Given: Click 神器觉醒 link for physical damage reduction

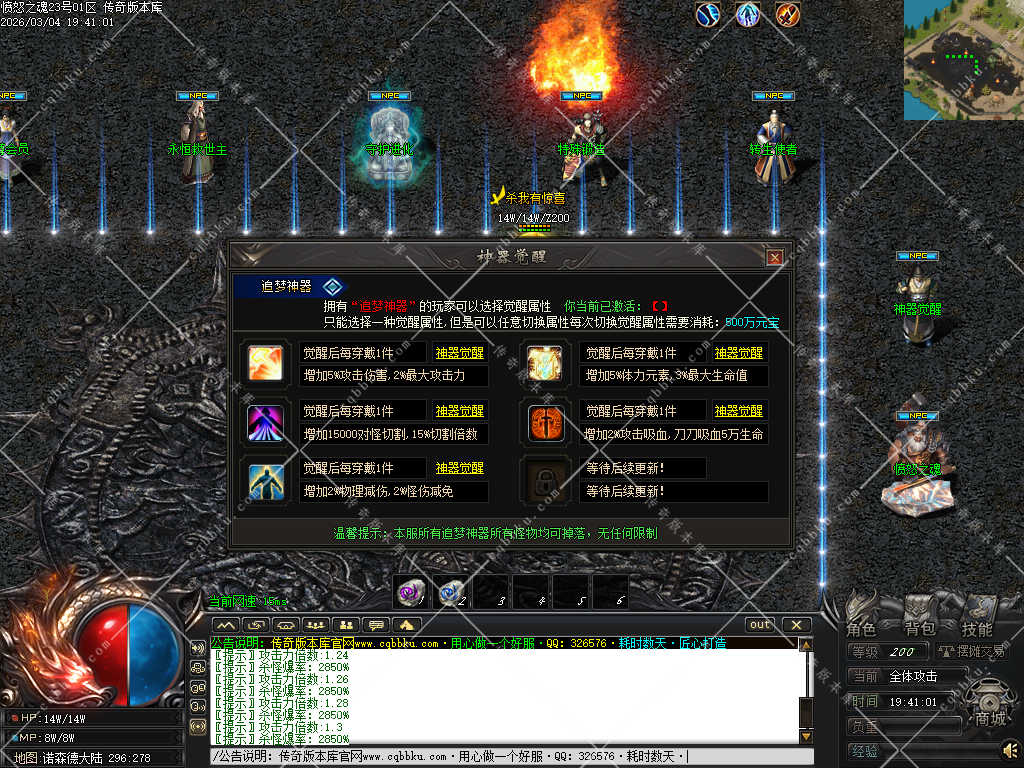Looking at the screenshot, I should [459, 468].
